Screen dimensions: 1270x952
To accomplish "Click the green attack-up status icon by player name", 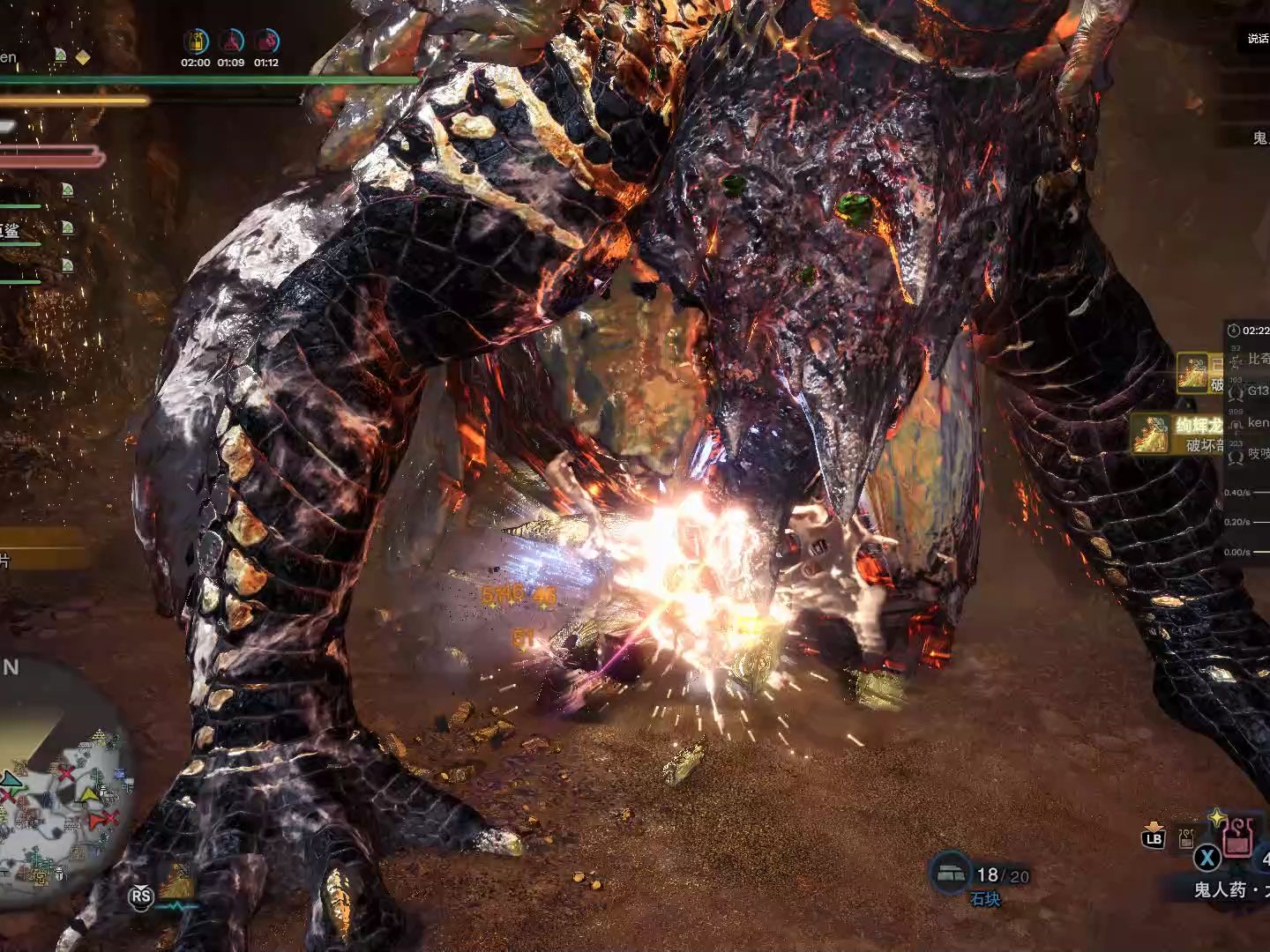I will pos(60,56).
